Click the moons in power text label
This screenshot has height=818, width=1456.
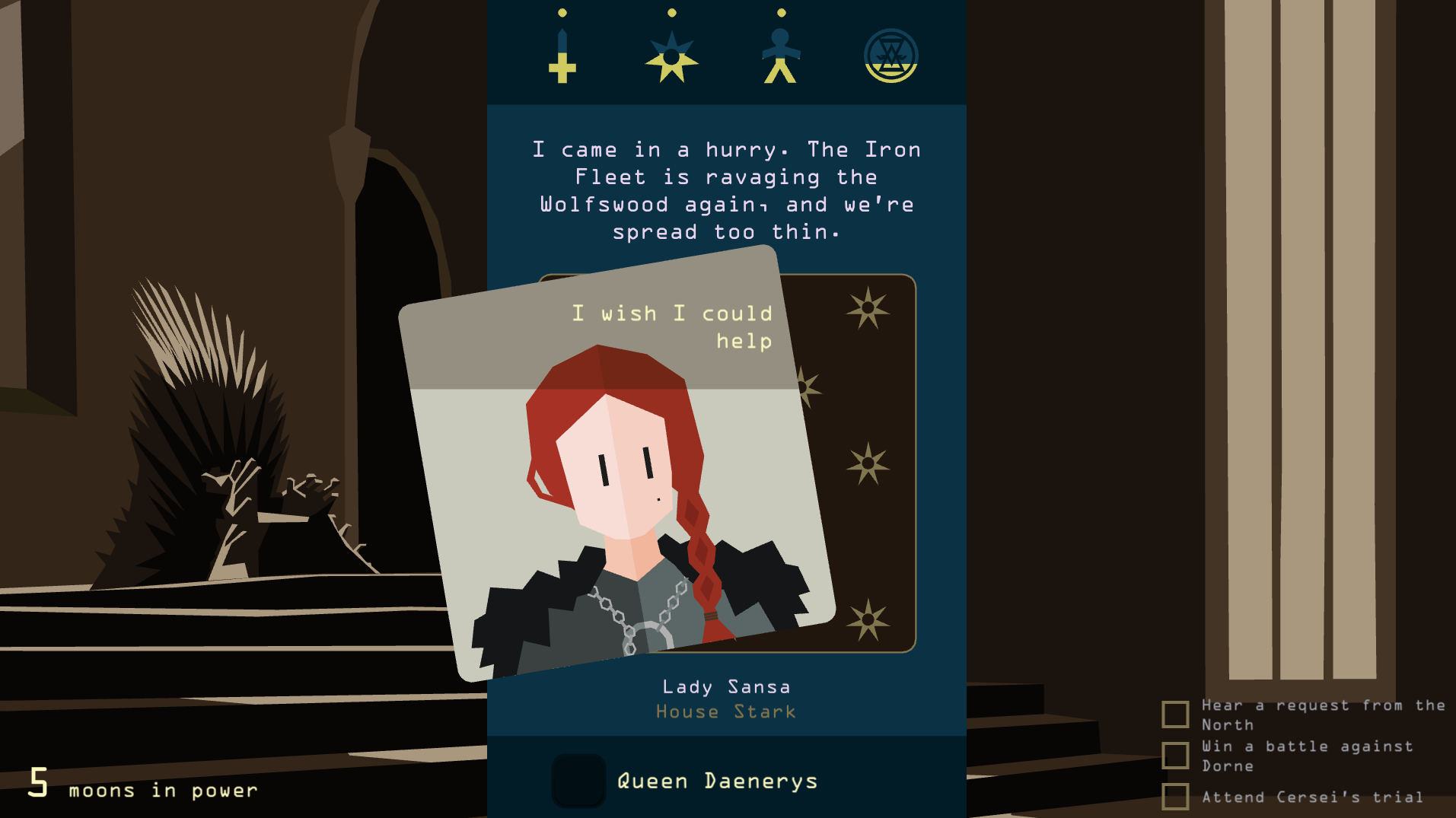[161, 790]
